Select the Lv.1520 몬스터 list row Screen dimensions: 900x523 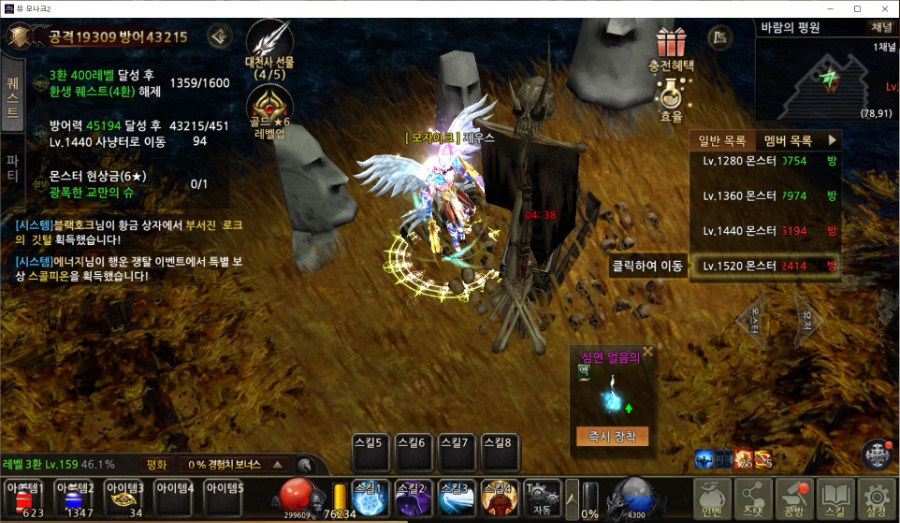pyautogui.click(x=767, y=266)
